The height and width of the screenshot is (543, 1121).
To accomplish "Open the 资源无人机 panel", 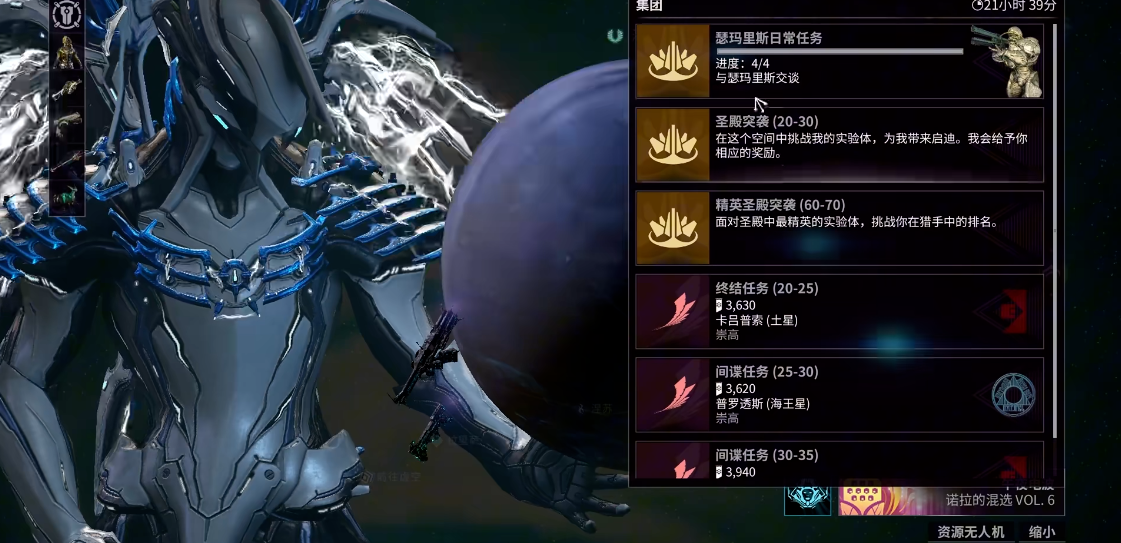I will tap(970, 532).
